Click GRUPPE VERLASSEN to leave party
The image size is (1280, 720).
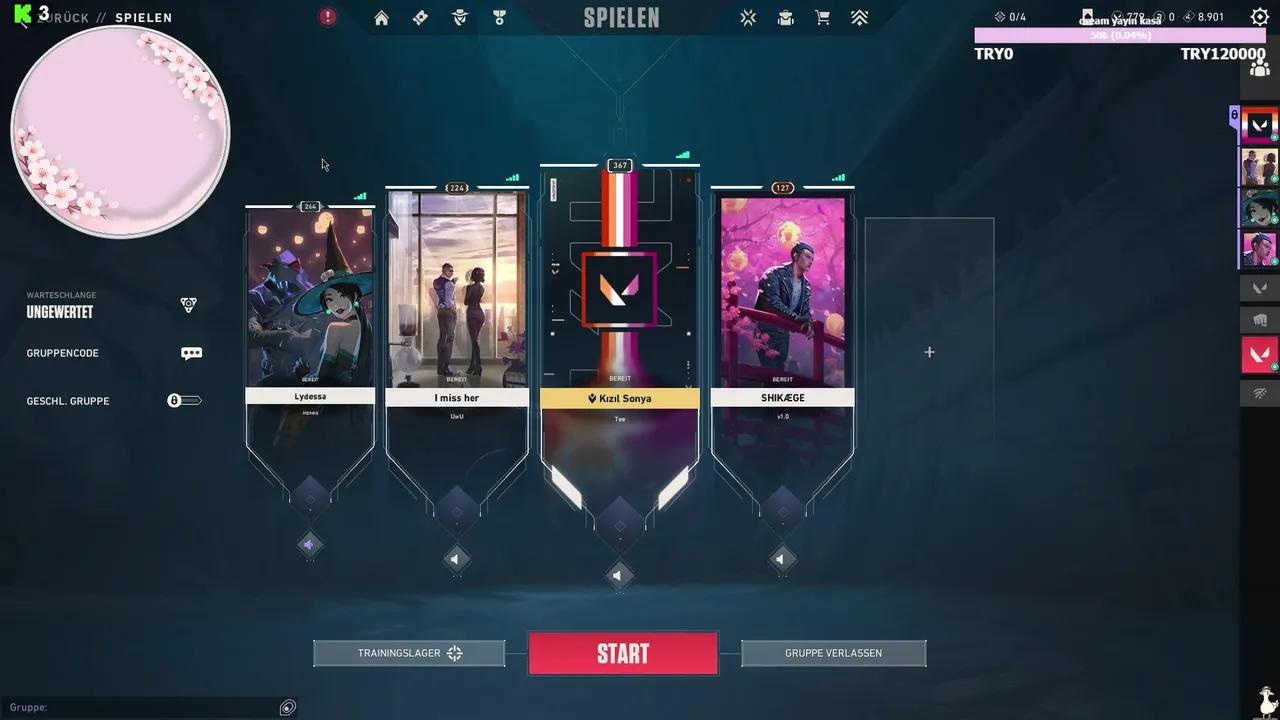point(833,653)
